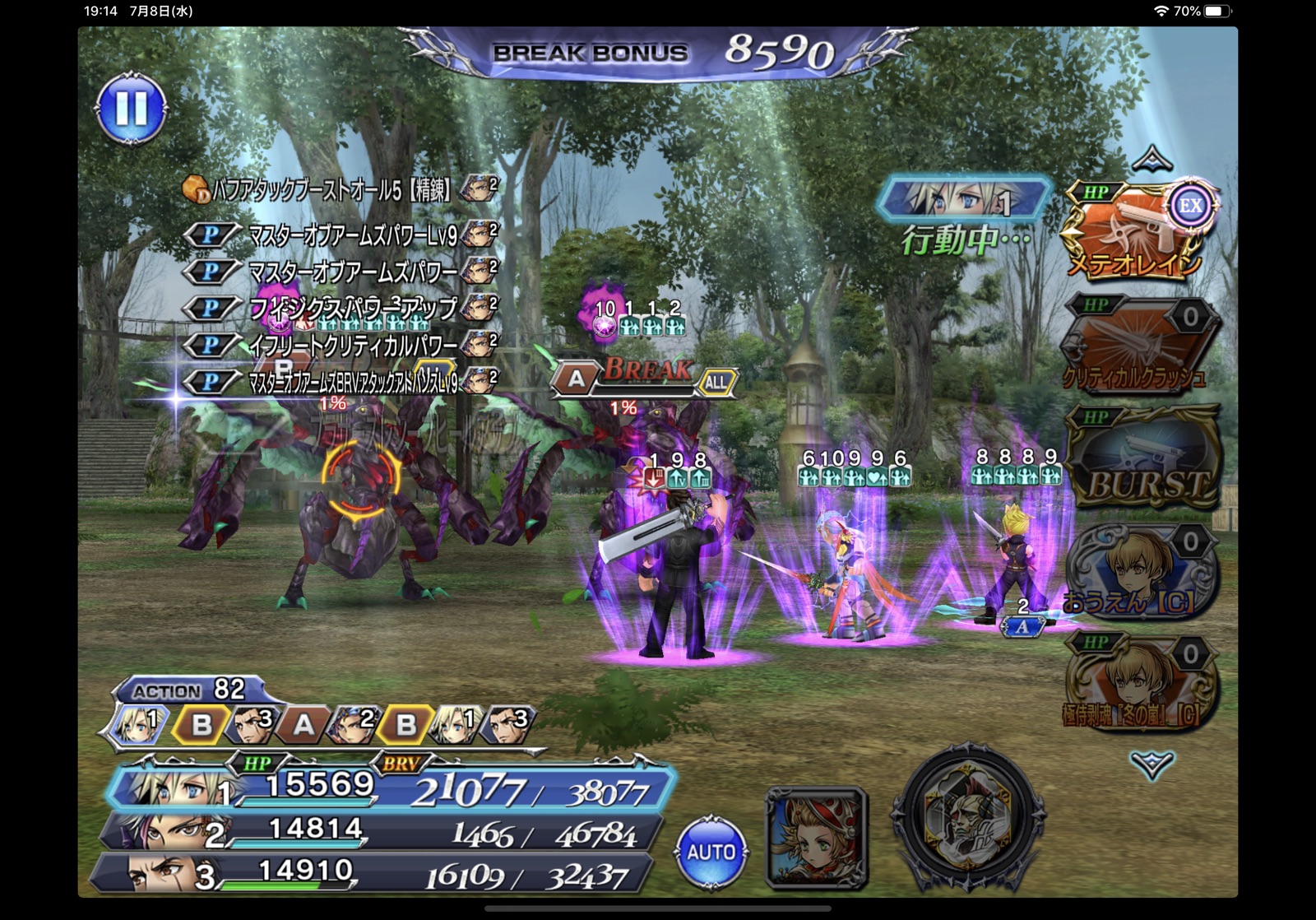Pause the battle with the pause button
The height and width of the screenshot is (920, 1316).
tap(132, 108)
